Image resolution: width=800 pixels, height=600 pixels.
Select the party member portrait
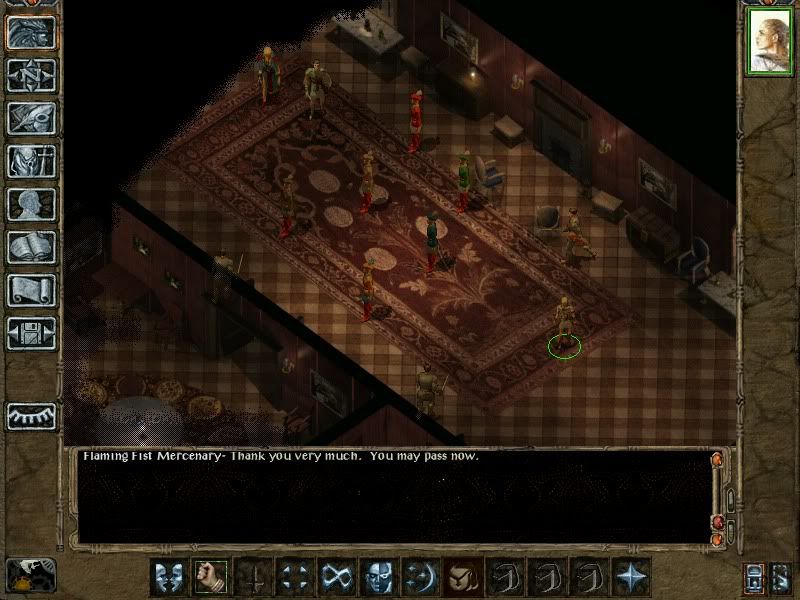(x=769, y=44)
